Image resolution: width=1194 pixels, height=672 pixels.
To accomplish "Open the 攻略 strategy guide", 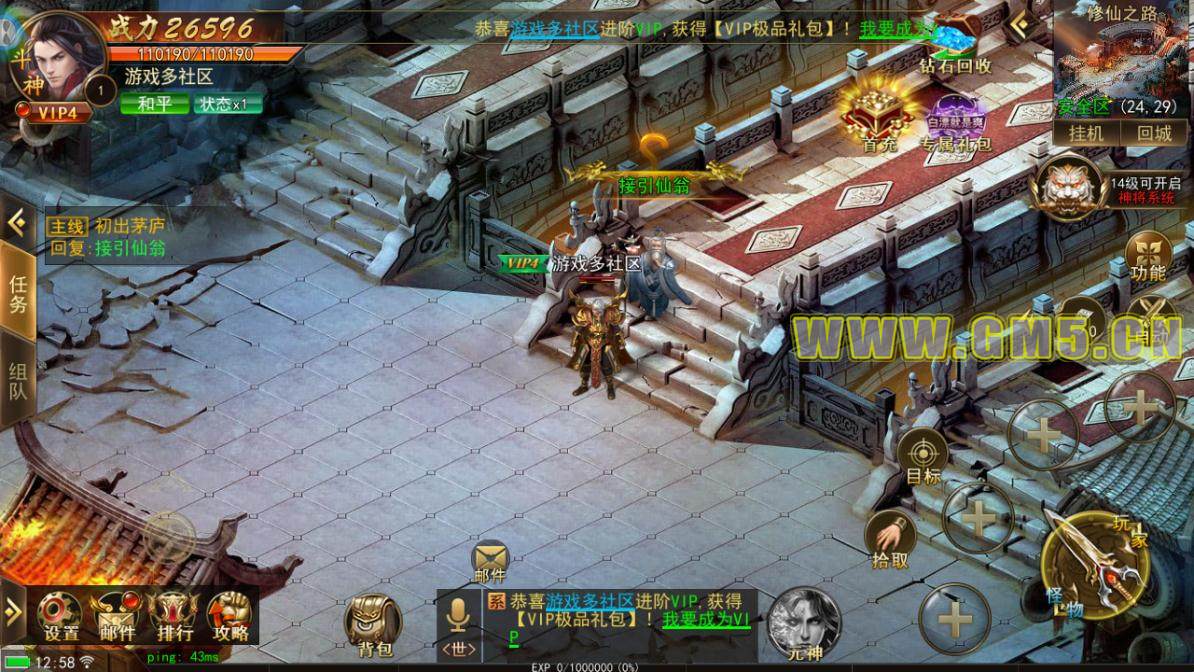I will (229, 615).
